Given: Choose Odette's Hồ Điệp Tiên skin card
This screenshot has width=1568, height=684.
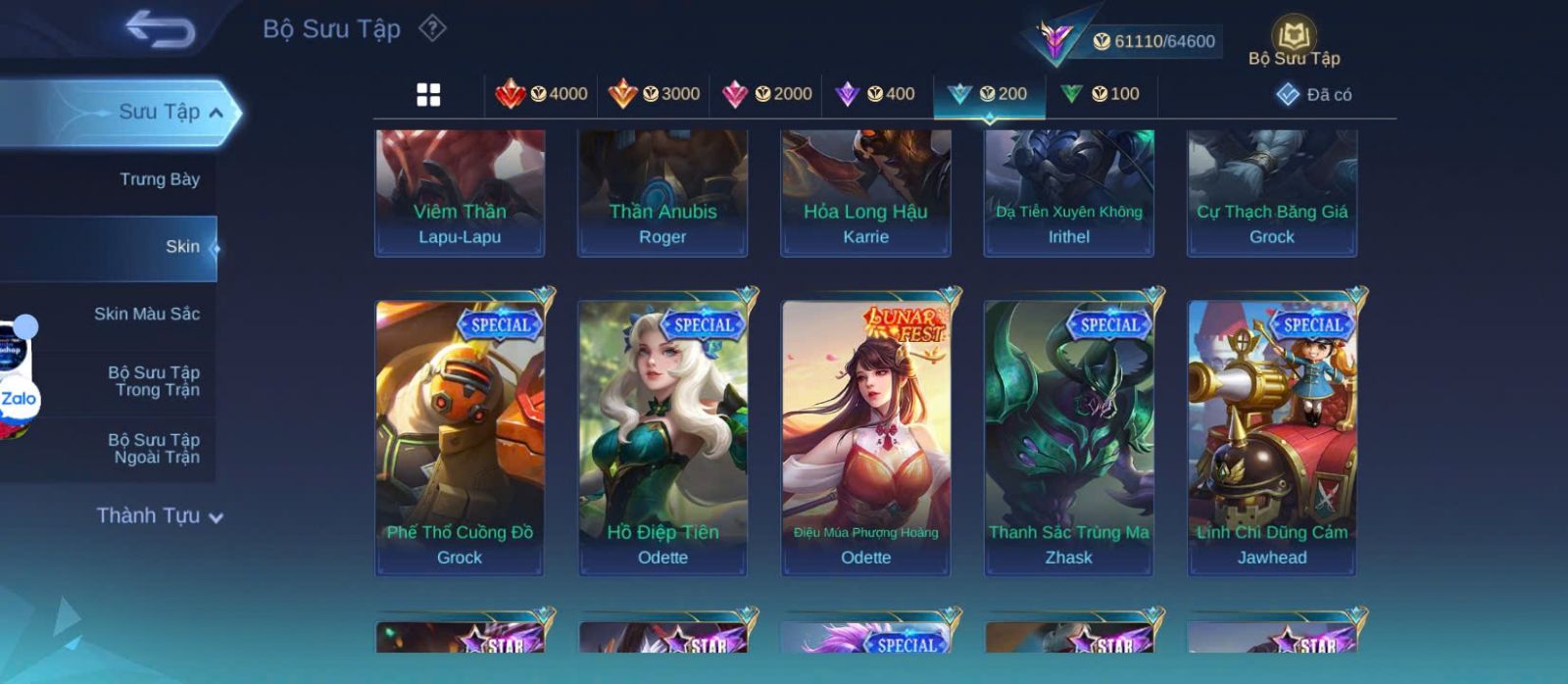Looking at the screenshot, I should [x=662, y=436].
